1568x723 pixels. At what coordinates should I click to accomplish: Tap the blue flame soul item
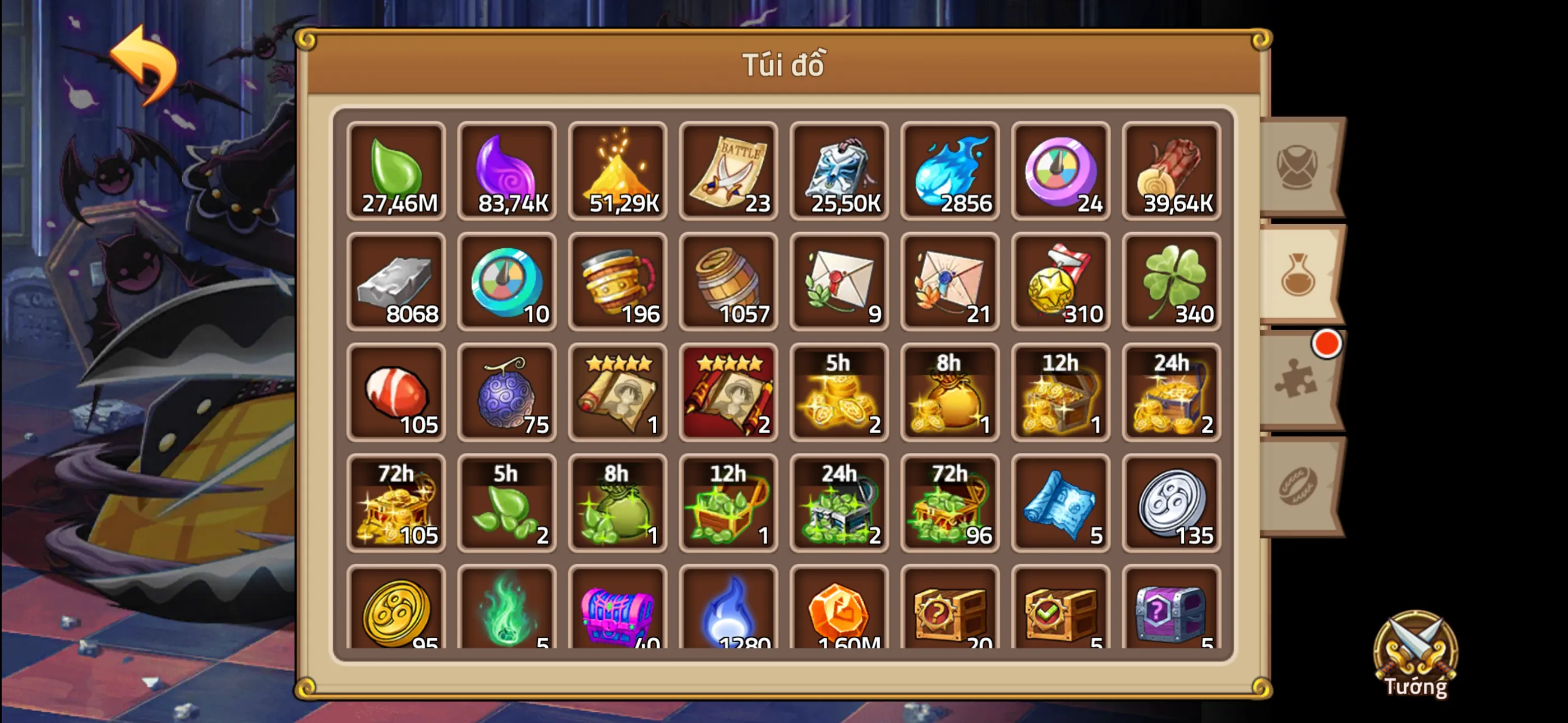pos(950,172)
